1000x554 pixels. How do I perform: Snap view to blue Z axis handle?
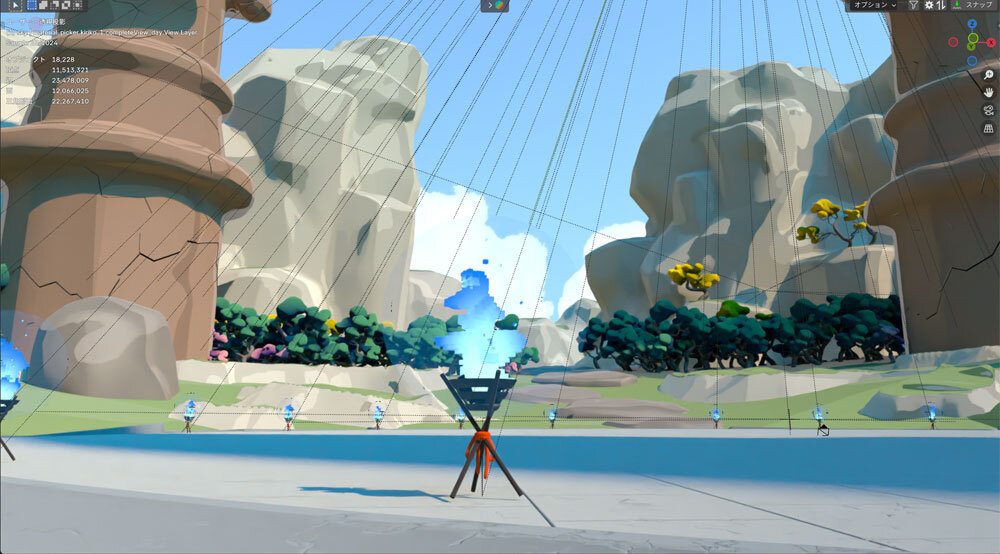point(972,23)
